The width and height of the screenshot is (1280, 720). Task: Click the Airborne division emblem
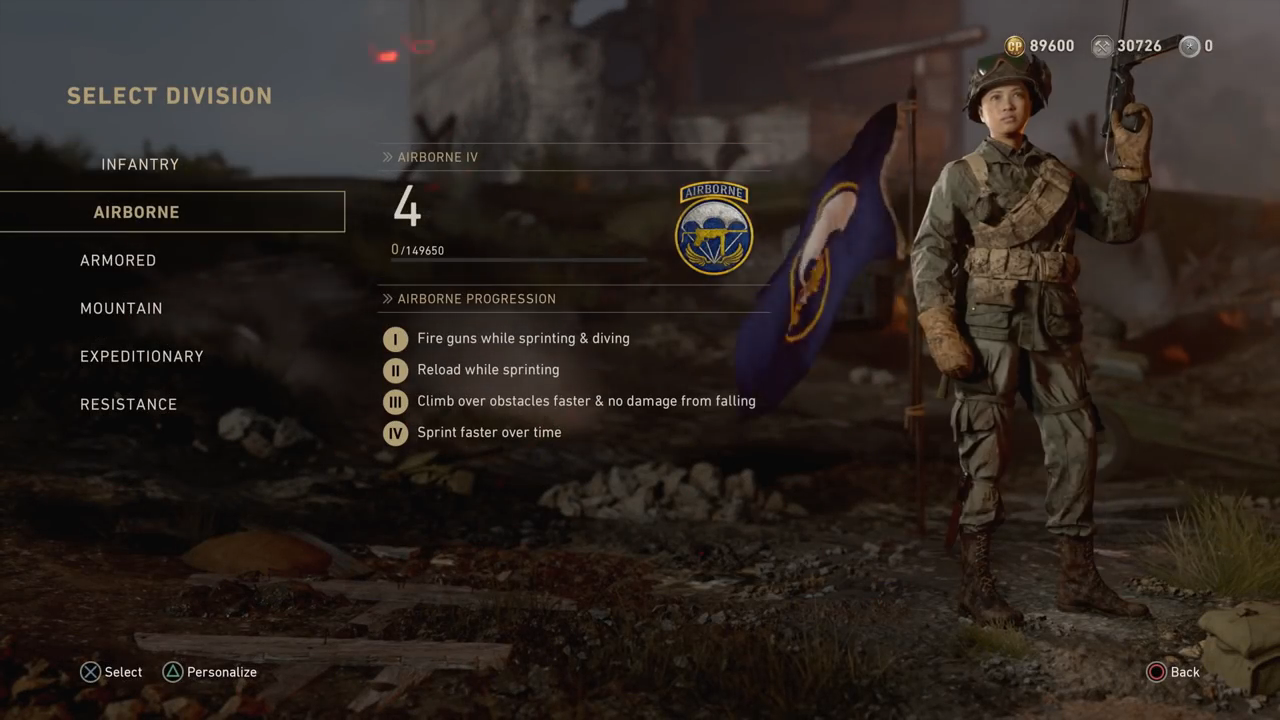[713, 229]
